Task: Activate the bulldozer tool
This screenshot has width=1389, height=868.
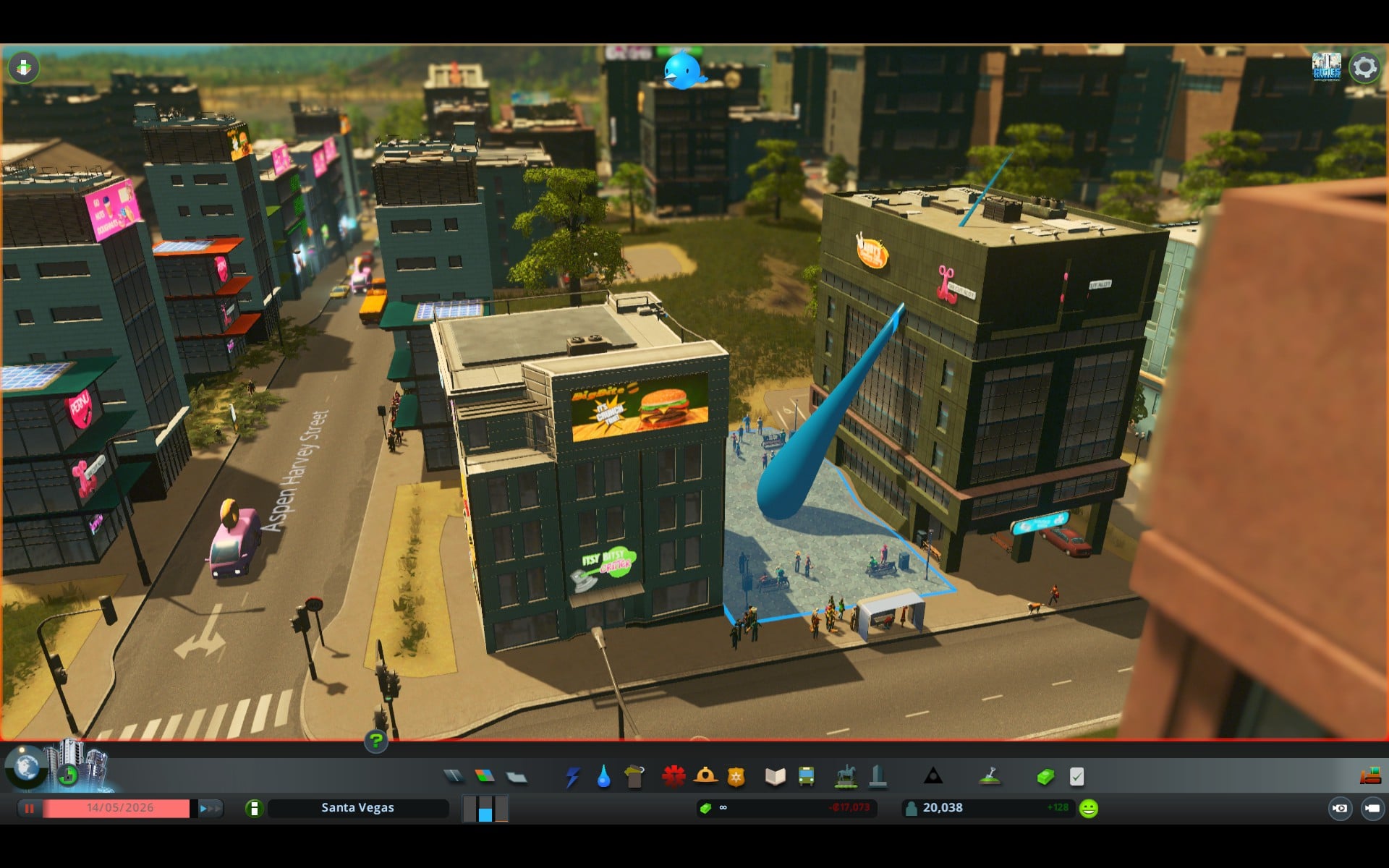Action: (1370, 776)
